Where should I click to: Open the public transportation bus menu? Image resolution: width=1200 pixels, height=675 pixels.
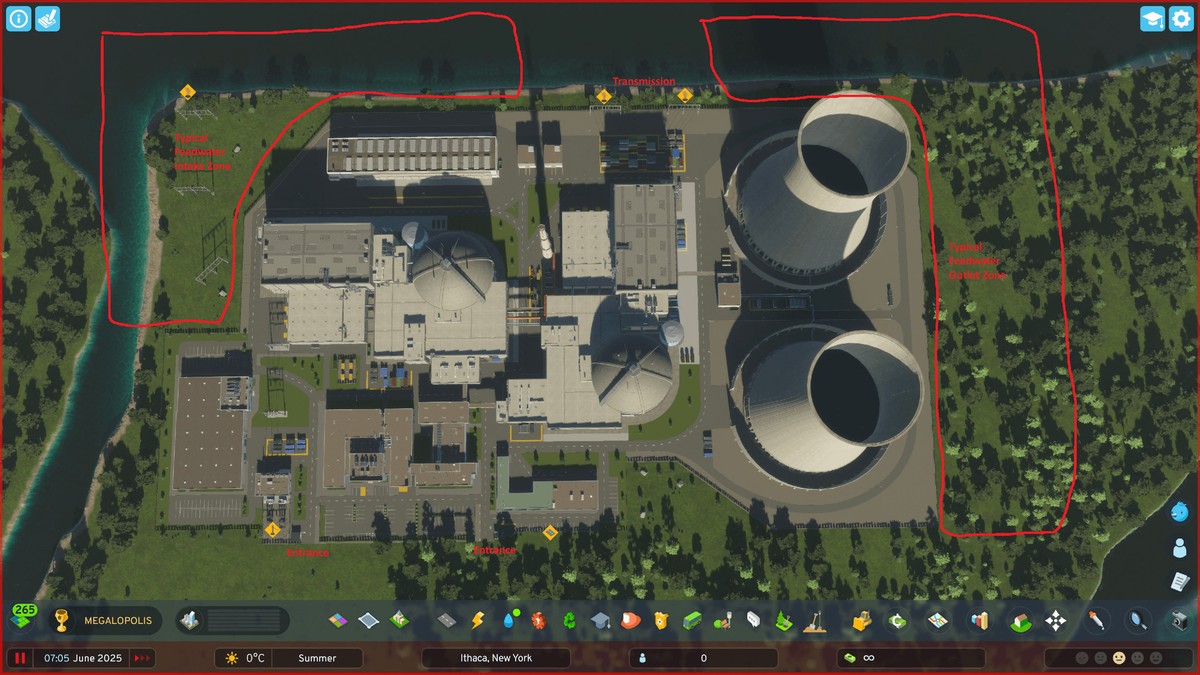click(x=691, y=621)
